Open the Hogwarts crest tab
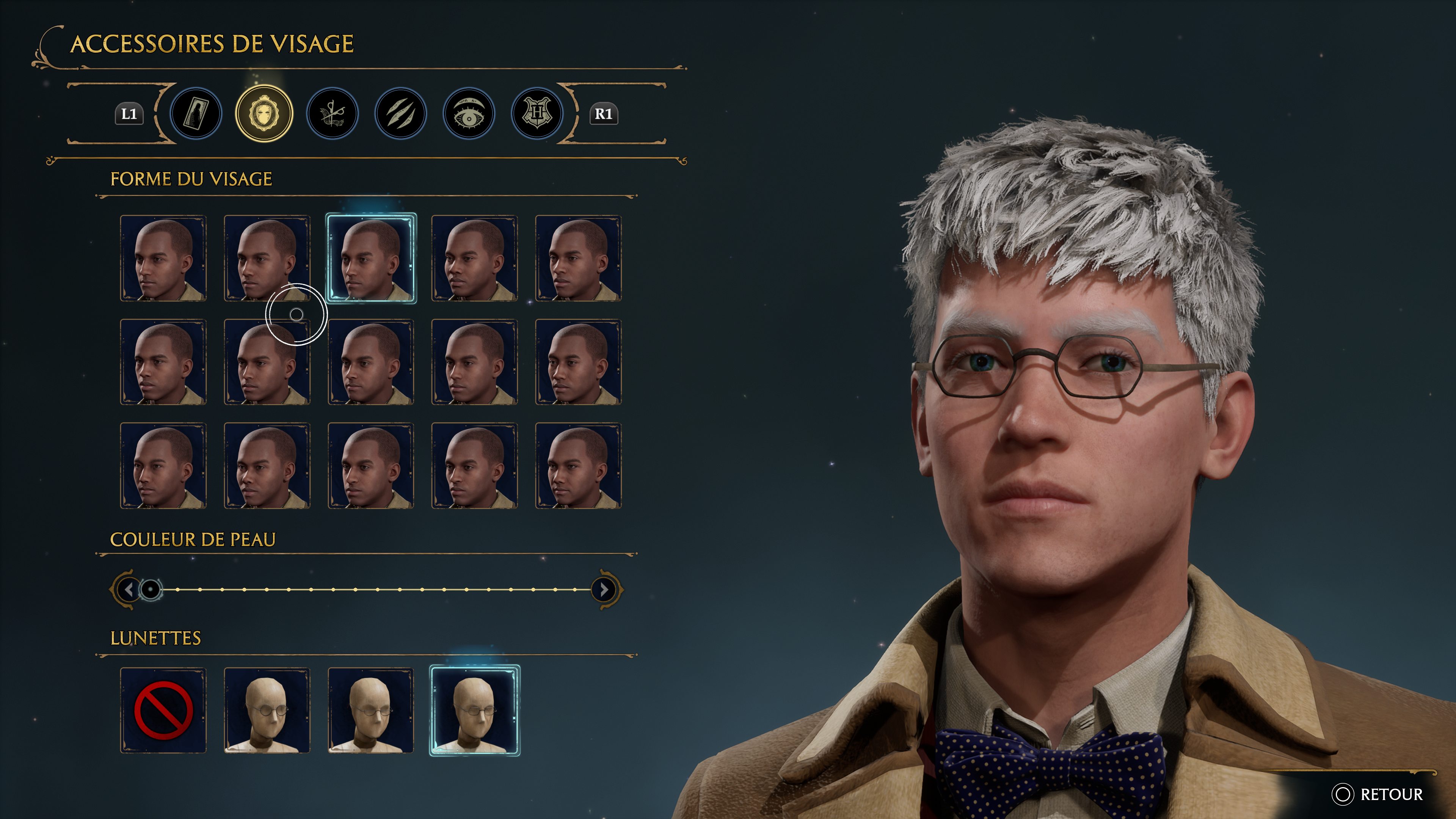The width and height of the screenshot is (1456, 819). 537,113
